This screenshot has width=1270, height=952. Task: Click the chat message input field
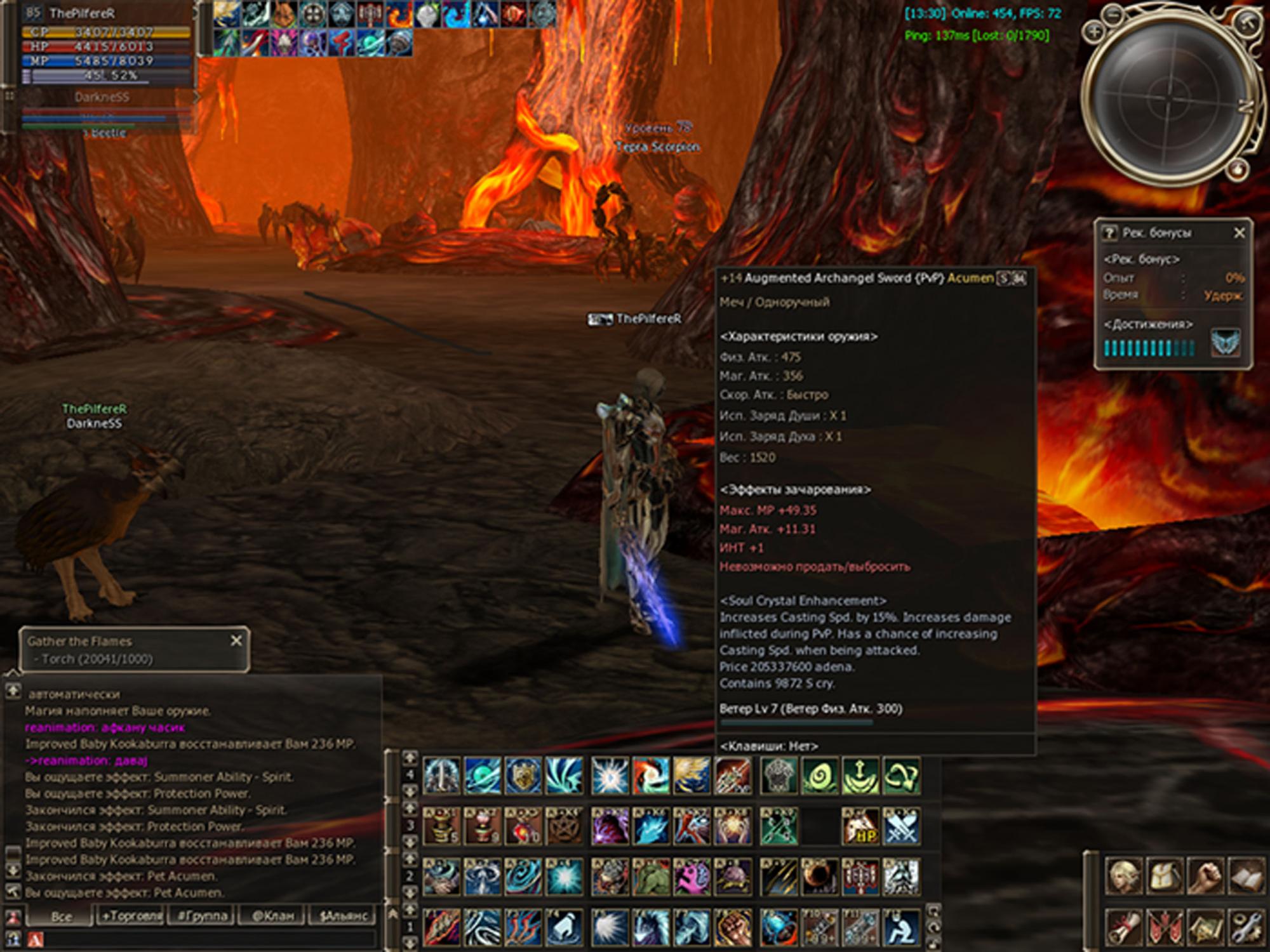(x=203, y=939)
